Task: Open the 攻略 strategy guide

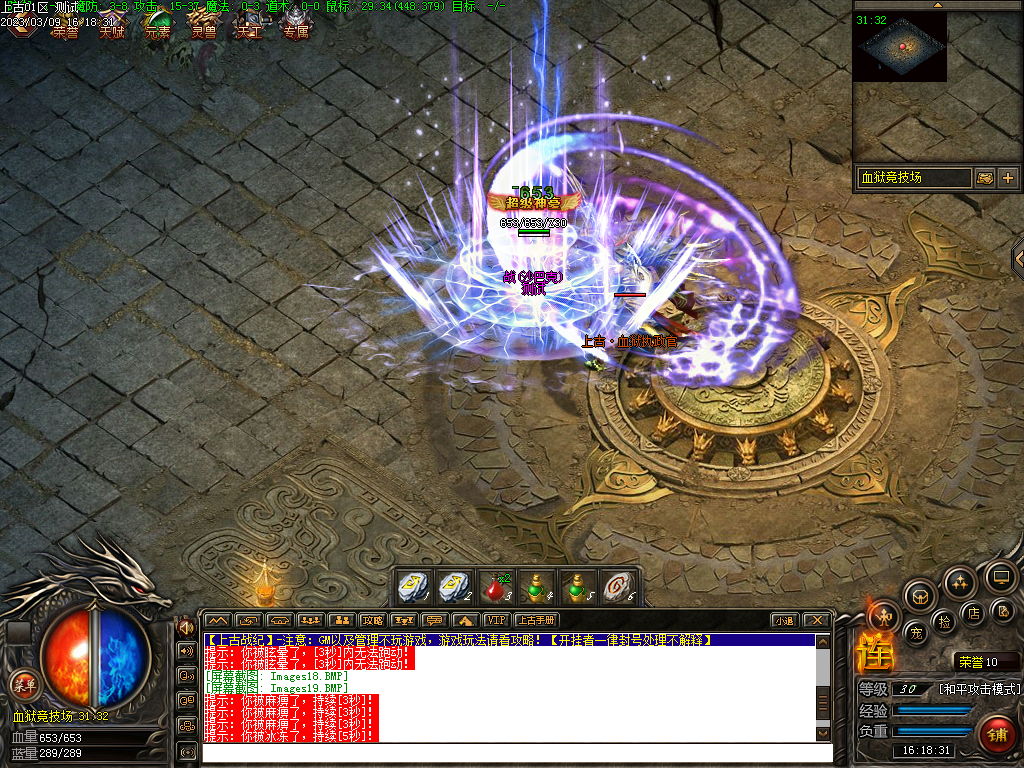Action: click(373, 621)
